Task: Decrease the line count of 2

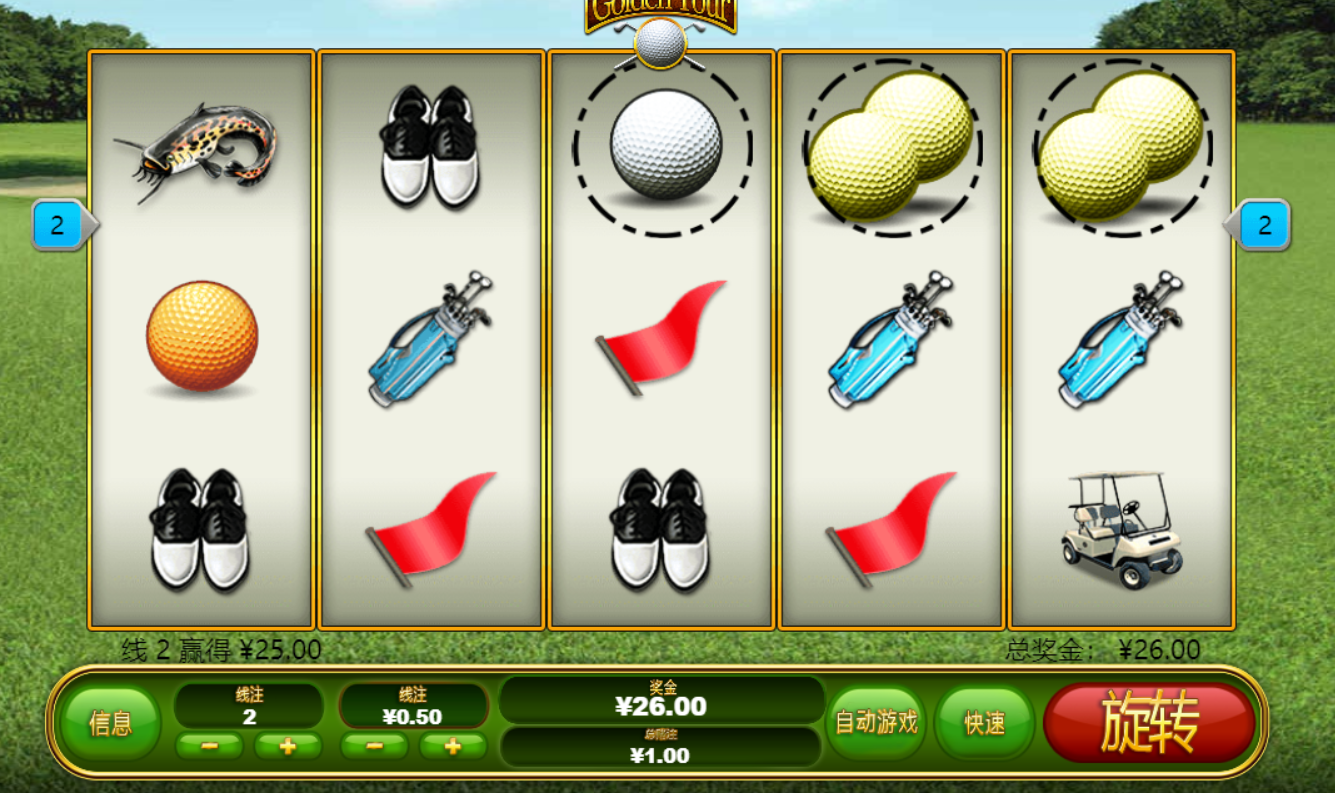Action: pyautogui.click(x=209, y=746)
